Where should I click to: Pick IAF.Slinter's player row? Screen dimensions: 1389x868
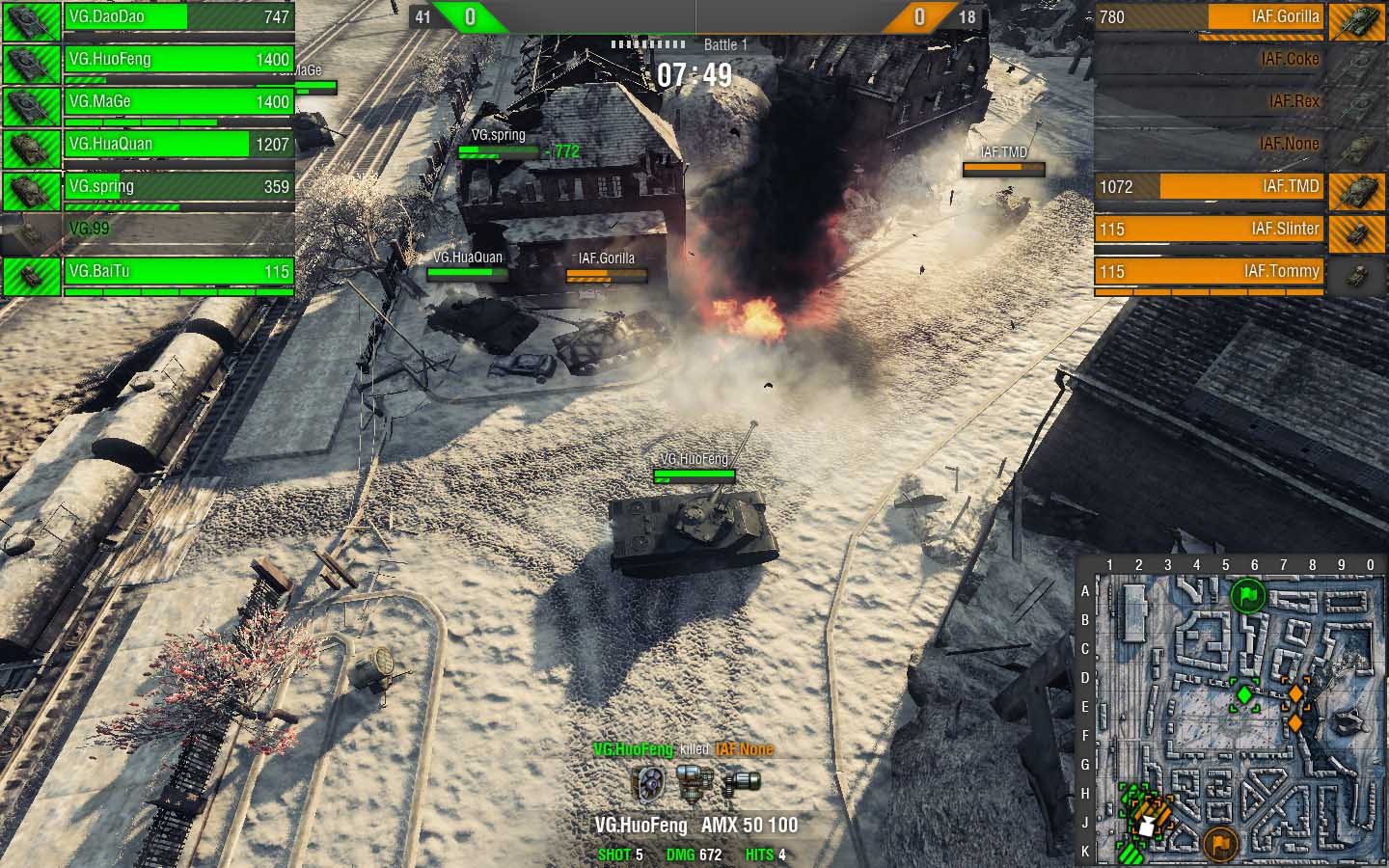pos(1210,230)
